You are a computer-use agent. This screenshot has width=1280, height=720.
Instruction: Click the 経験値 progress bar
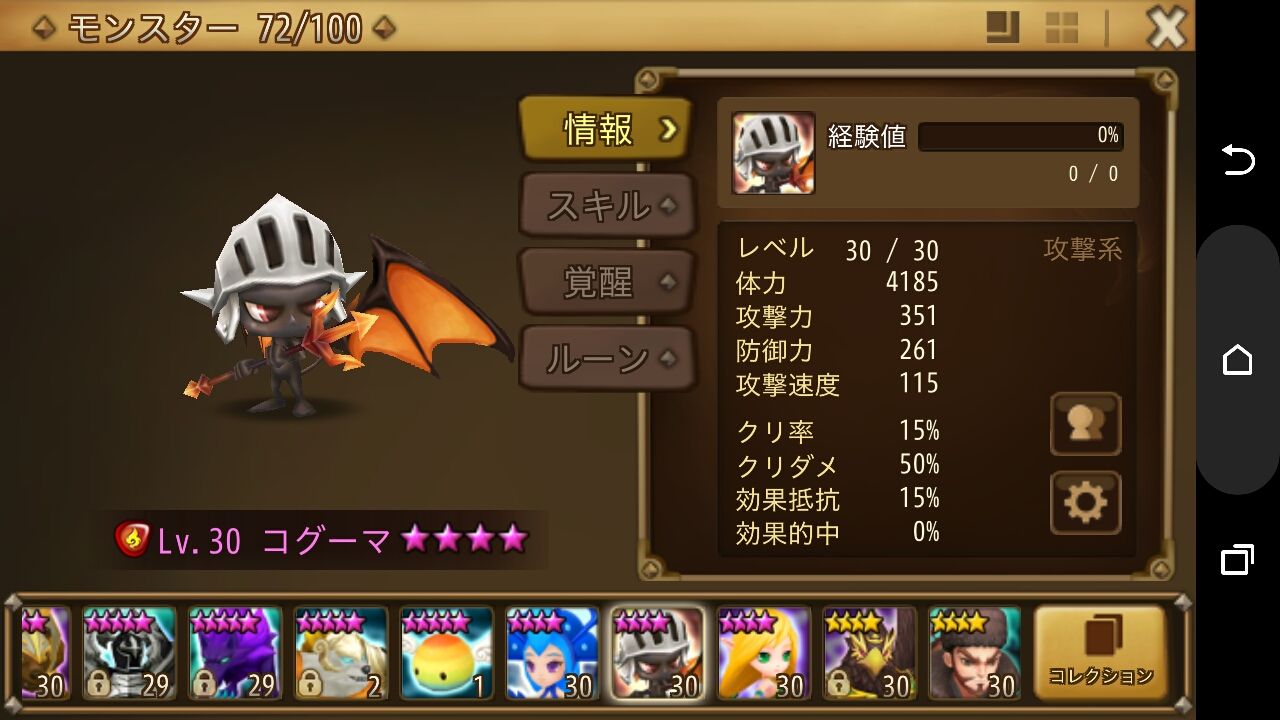pyautogui.click(x=1020, y=136)
